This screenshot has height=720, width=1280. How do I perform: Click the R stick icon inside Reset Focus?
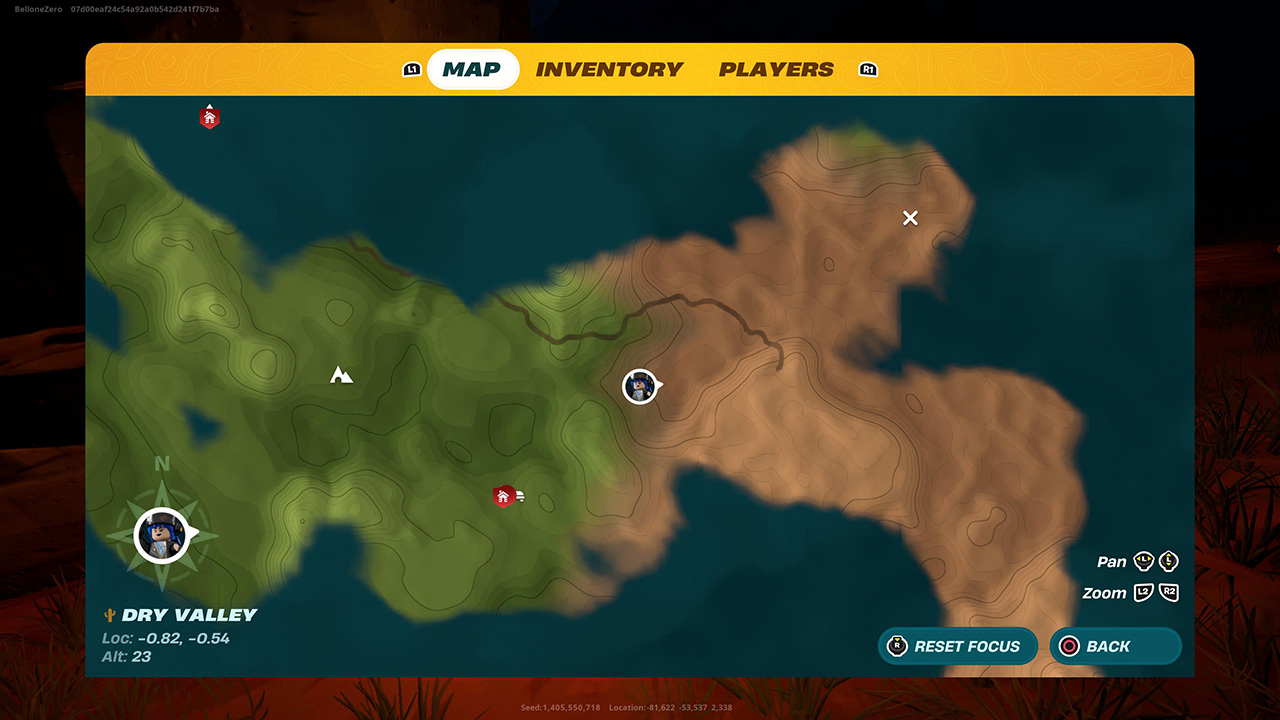pos(898,646)
